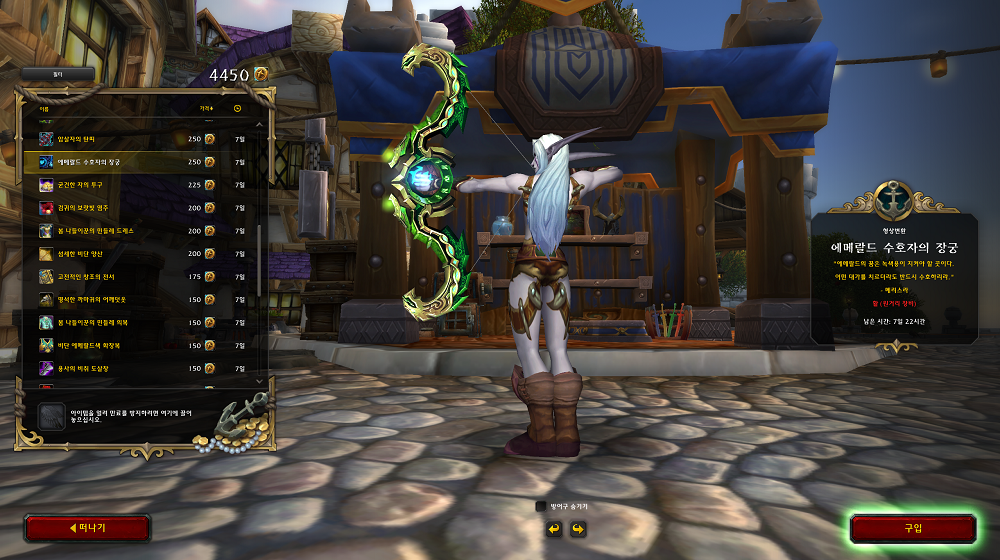Choose the 굳건한 자의 투구 listing

click(x=140, y=185)
